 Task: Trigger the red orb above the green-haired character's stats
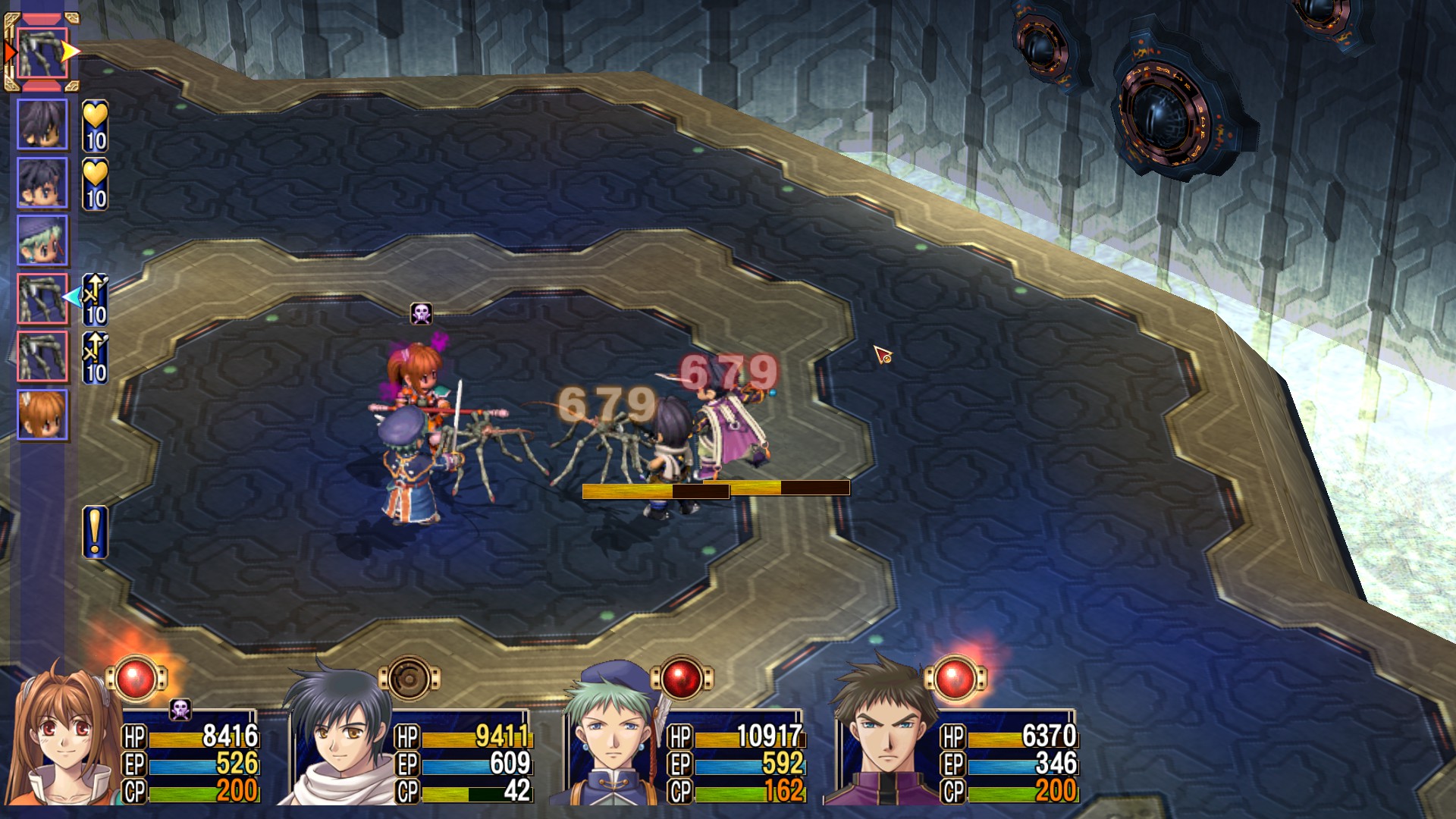pos(682,677)
